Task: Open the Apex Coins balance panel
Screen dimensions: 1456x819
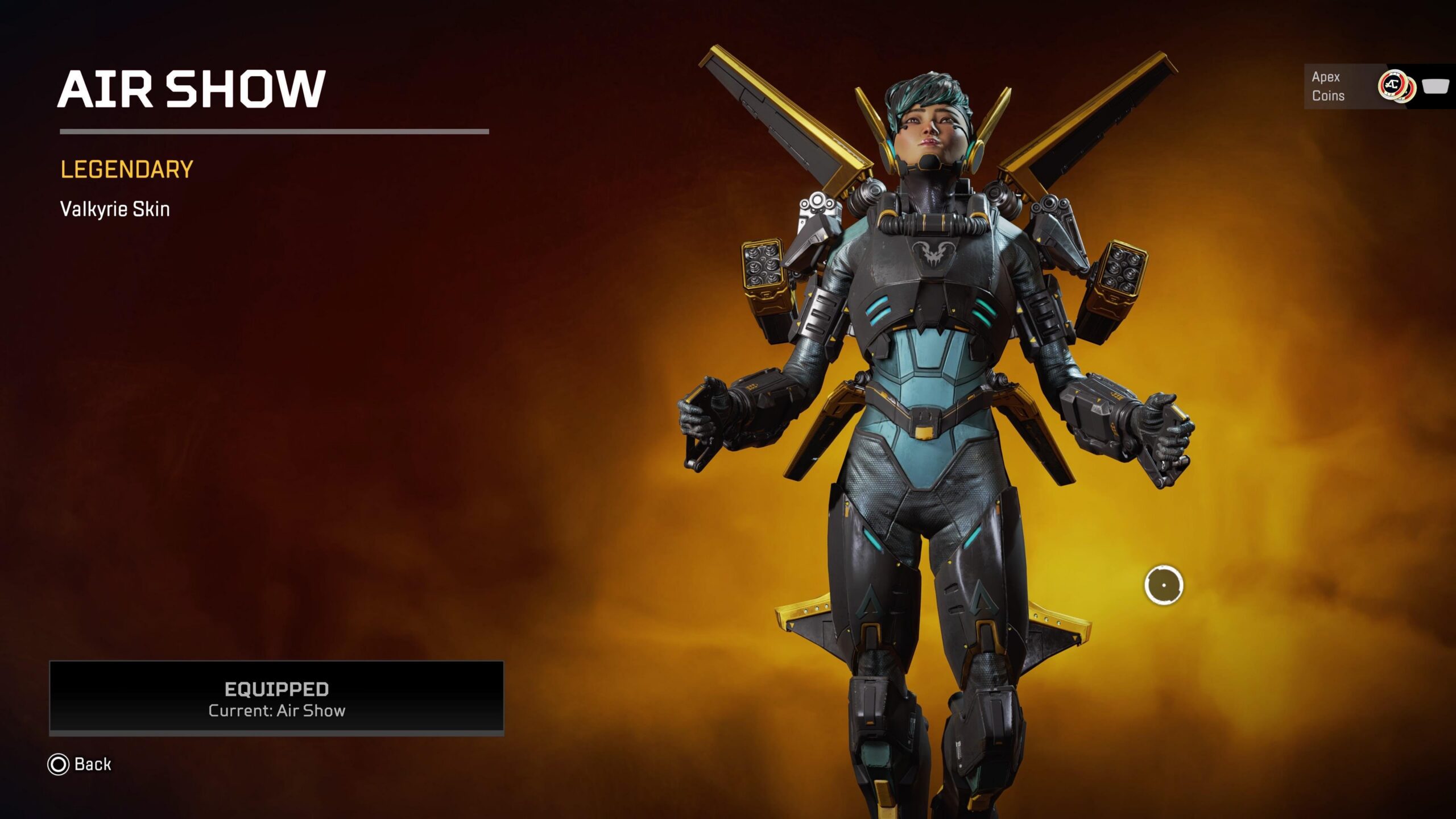Action: [x=1376, y=86]
